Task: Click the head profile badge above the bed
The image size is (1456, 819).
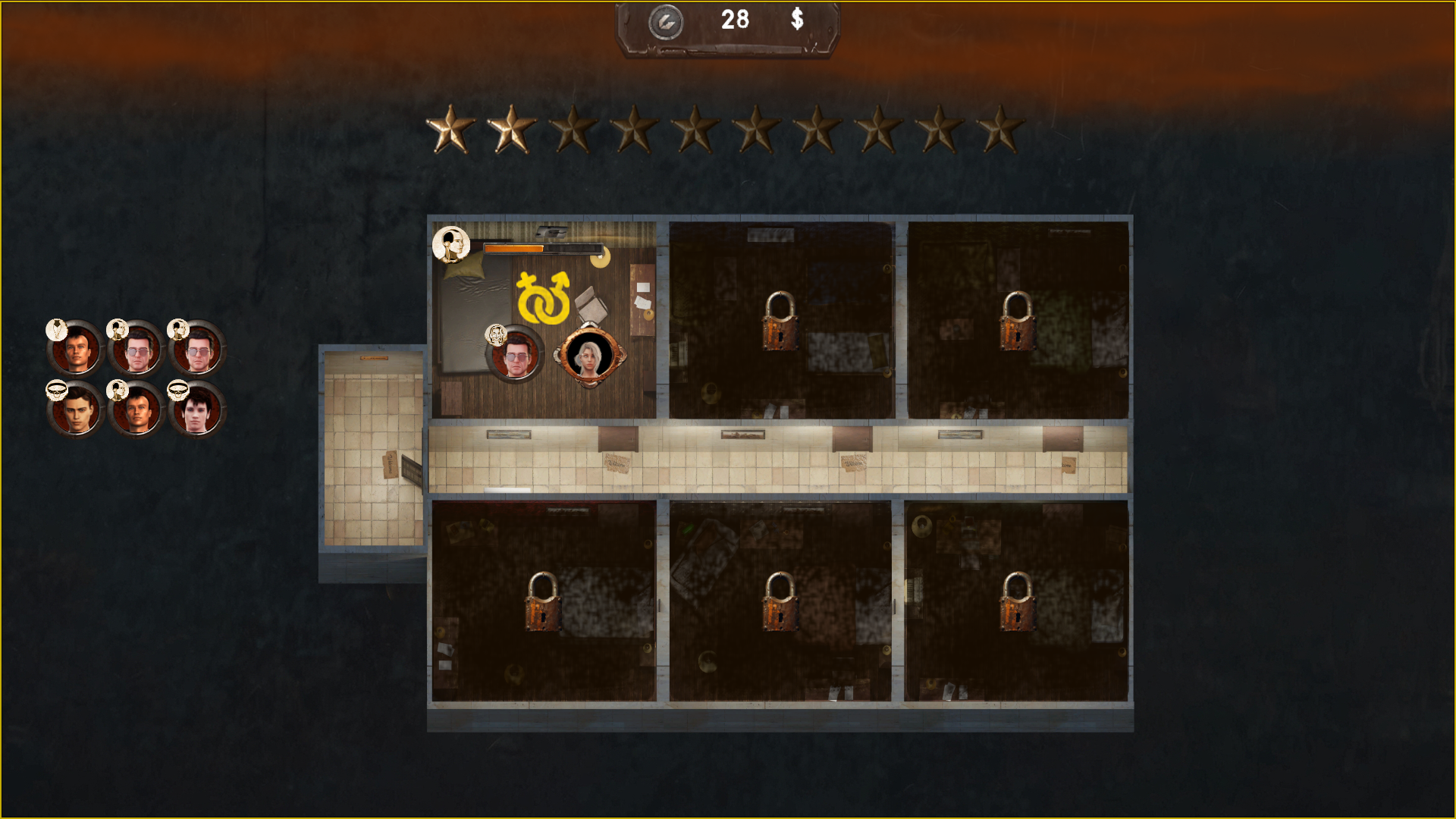Action: pos(451,244)
